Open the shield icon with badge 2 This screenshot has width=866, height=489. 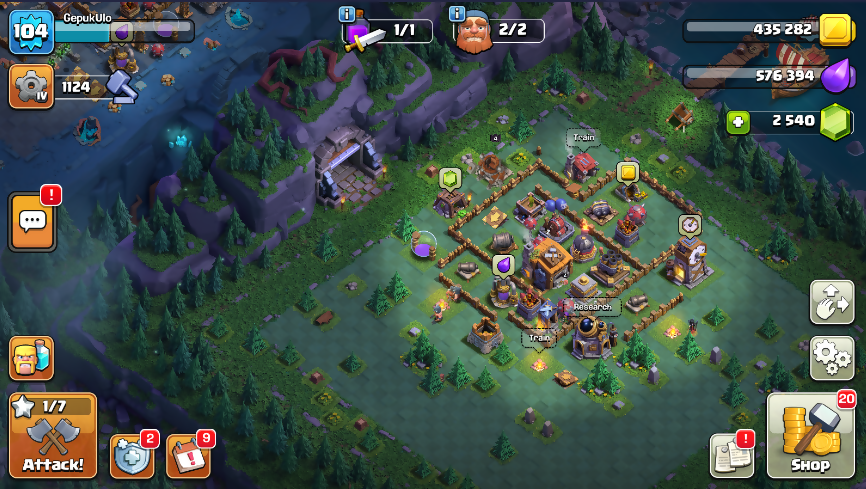point(131,456)
